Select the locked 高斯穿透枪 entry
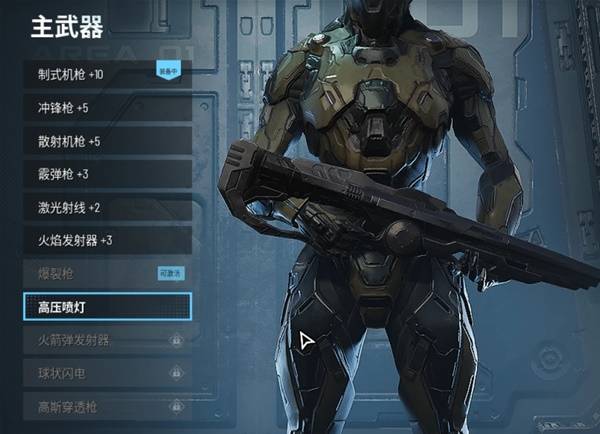The height and width of the screenshot is (434, 600). (105, 406)
